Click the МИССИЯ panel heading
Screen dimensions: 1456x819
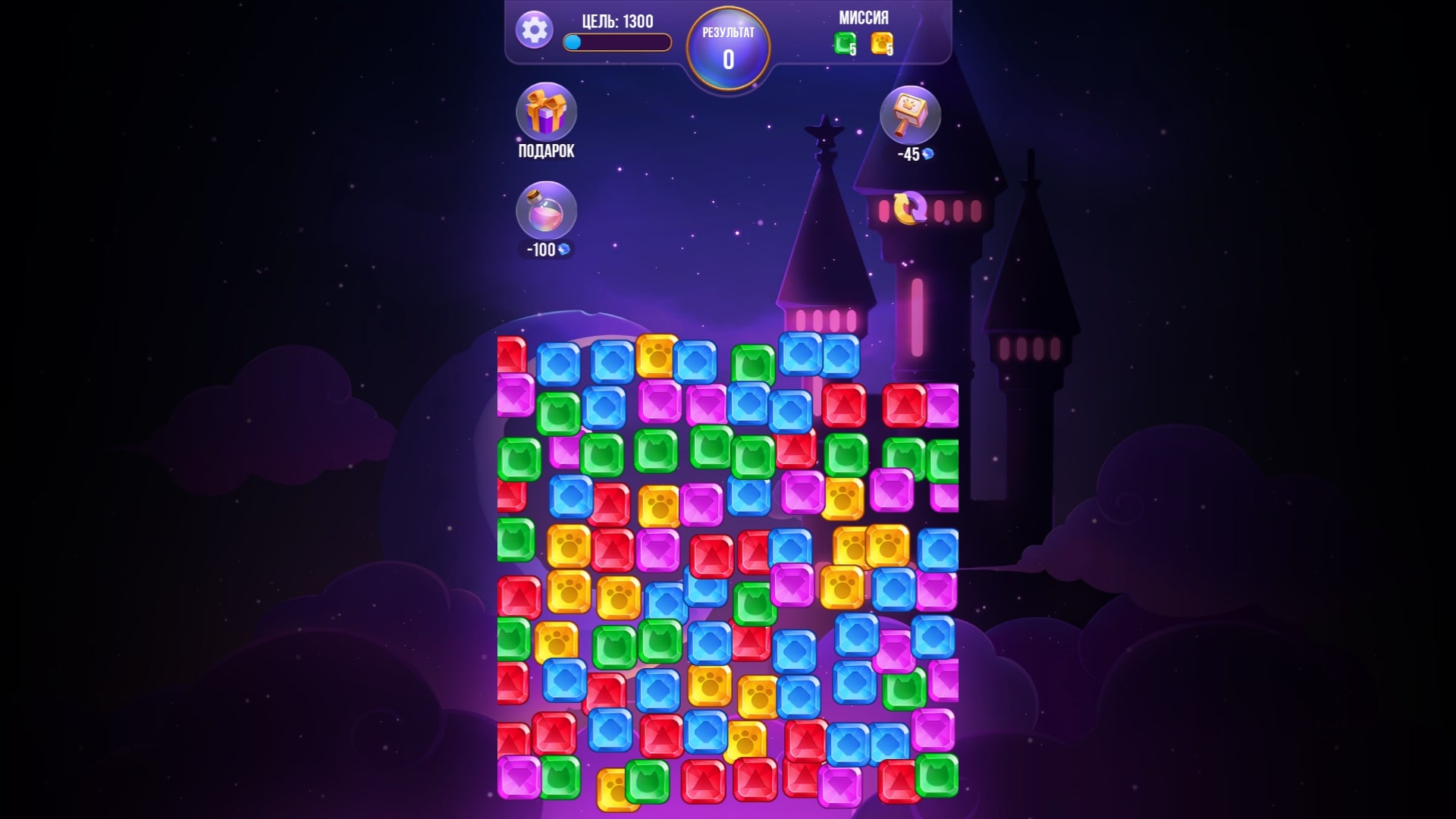tap(864, 17)
